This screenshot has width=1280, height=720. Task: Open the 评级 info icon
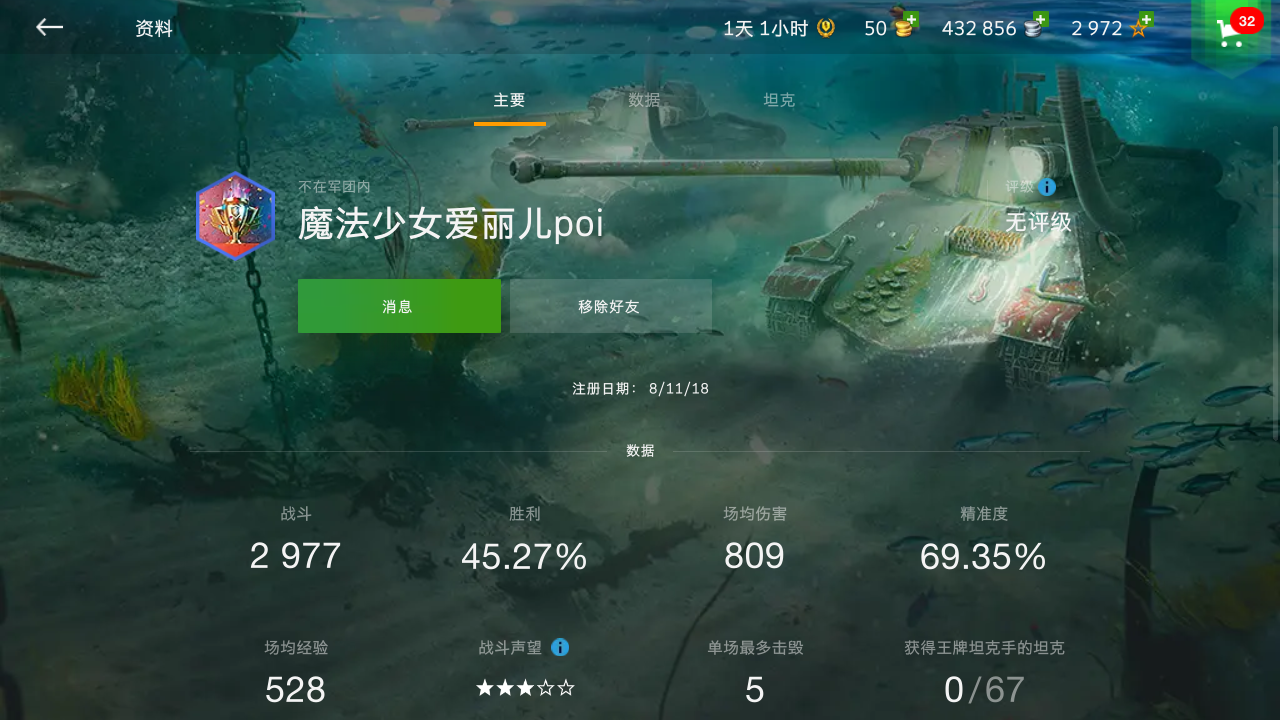[1046, 186]
